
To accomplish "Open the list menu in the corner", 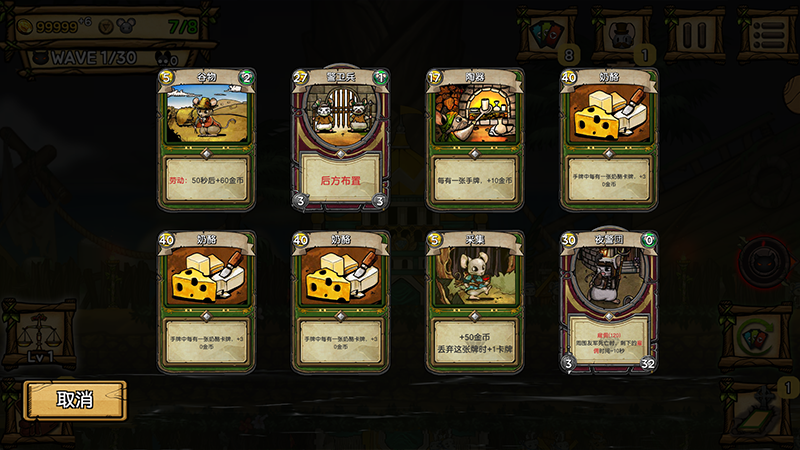I will pyautogui.click(x=771, y=34).
